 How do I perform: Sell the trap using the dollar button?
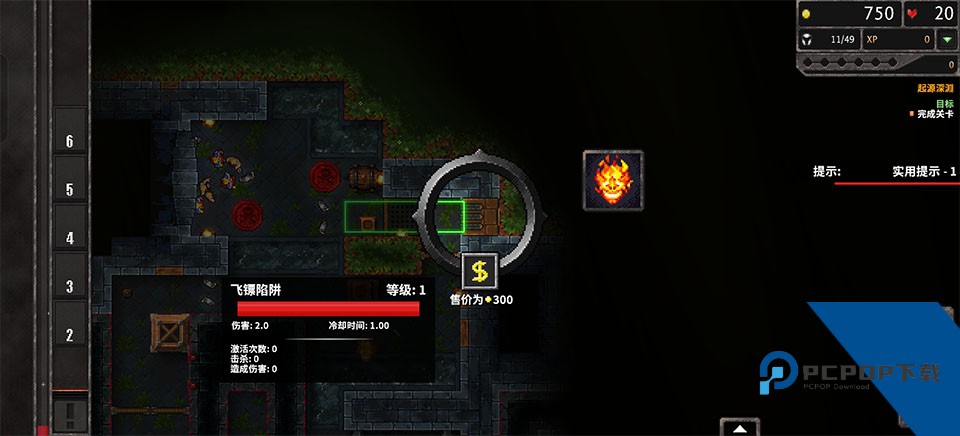point(480,270)
